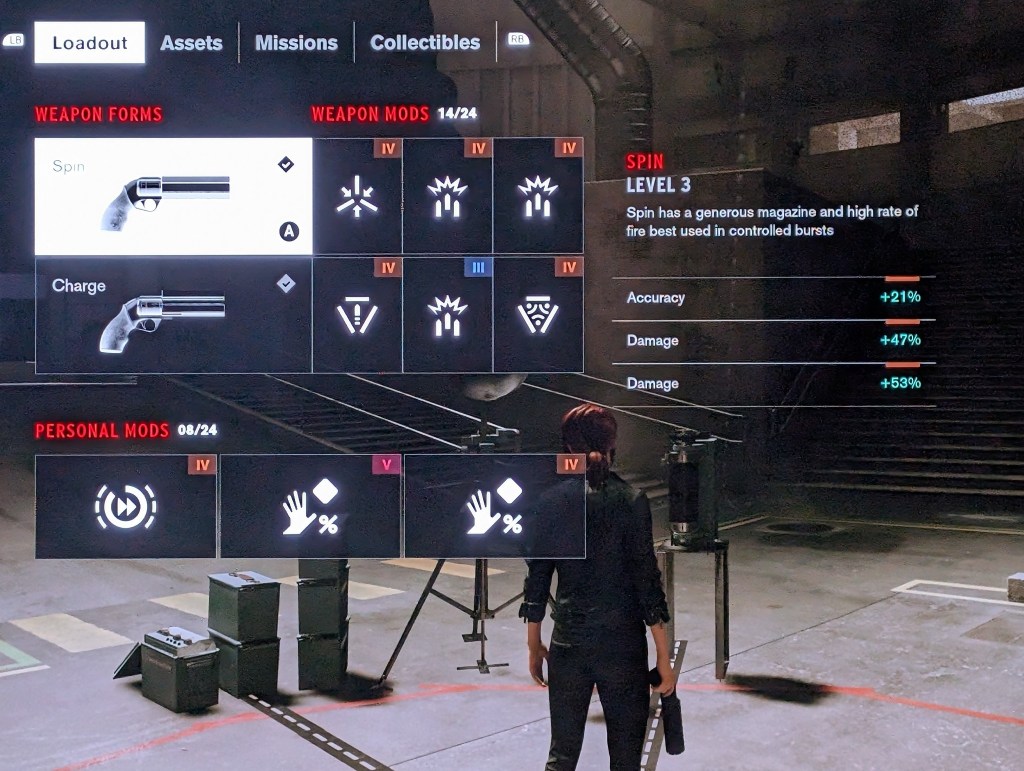Select the triangle mod with single bullet
Screen dimensions: 1024x771
click(357, 315)
